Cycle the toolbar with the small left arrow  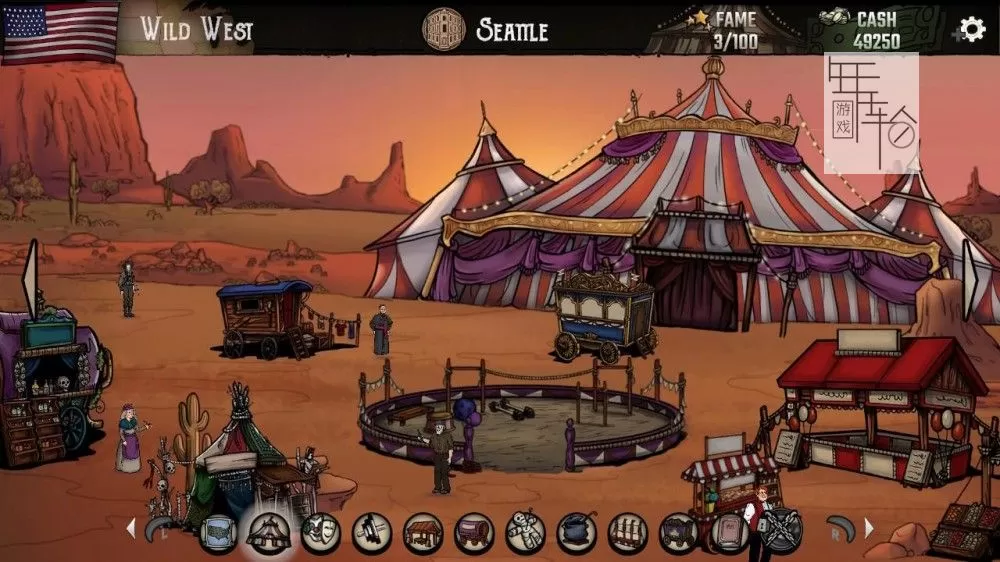(x=129, y=527)
